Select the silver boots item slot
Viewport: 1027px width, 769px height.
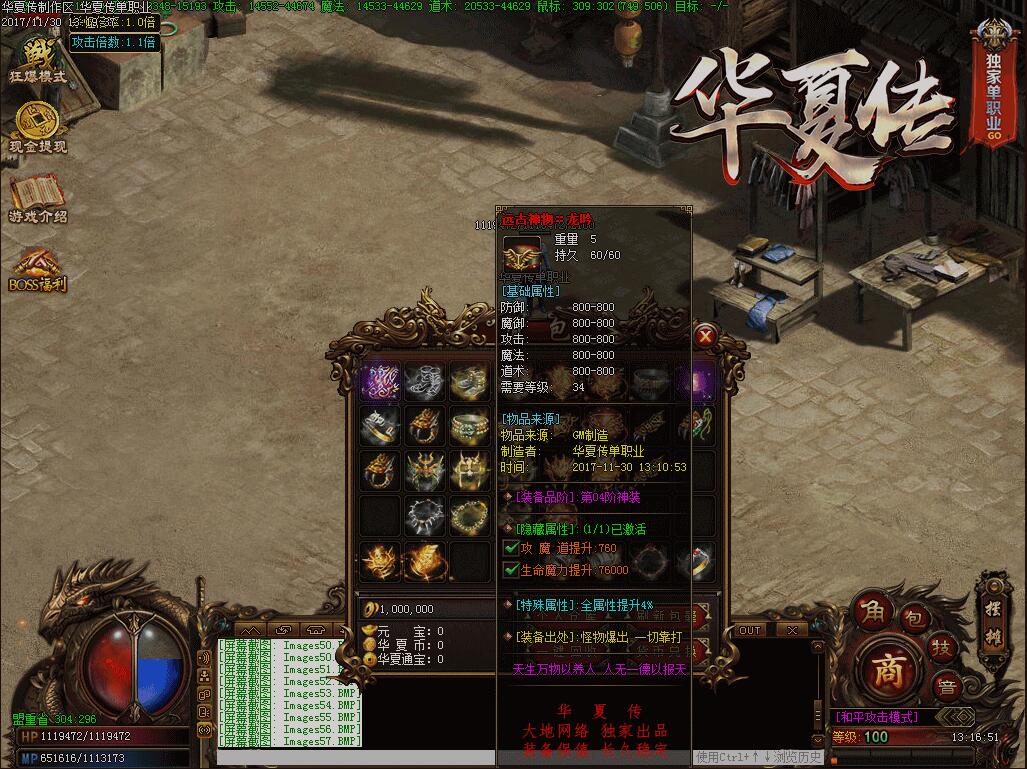424,381
